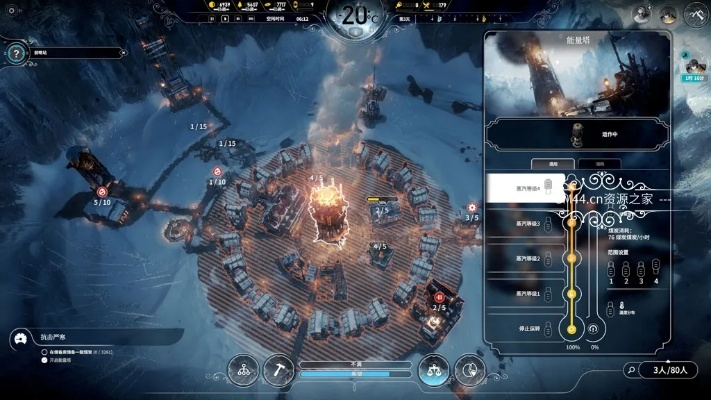This screenshot has width=711, height=400.
Task: Set heating range to level 1
Action: [609, 269]
